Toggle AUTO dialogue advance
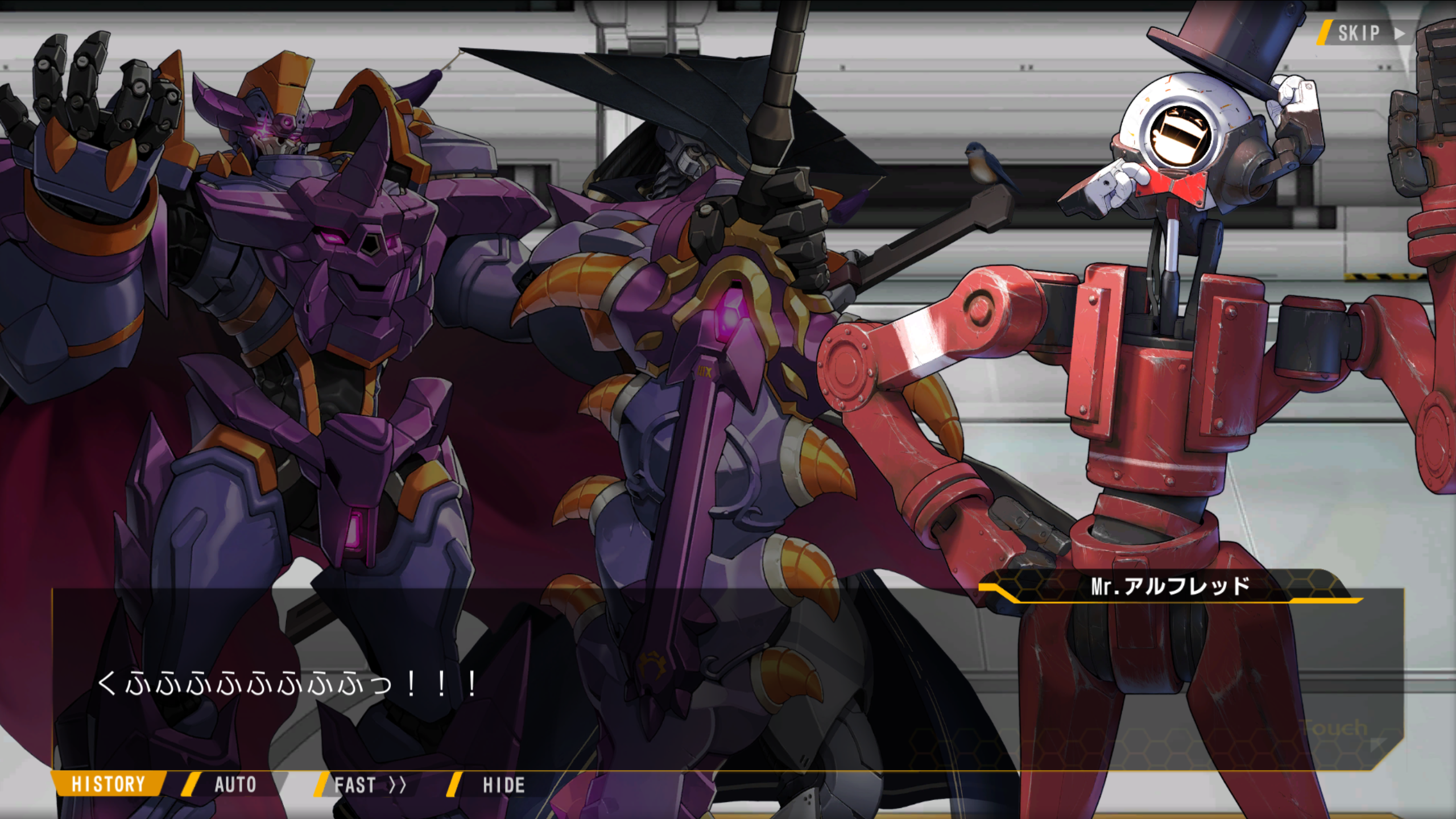This screenshot has width=1456, height=819. [x=234, y=785]
